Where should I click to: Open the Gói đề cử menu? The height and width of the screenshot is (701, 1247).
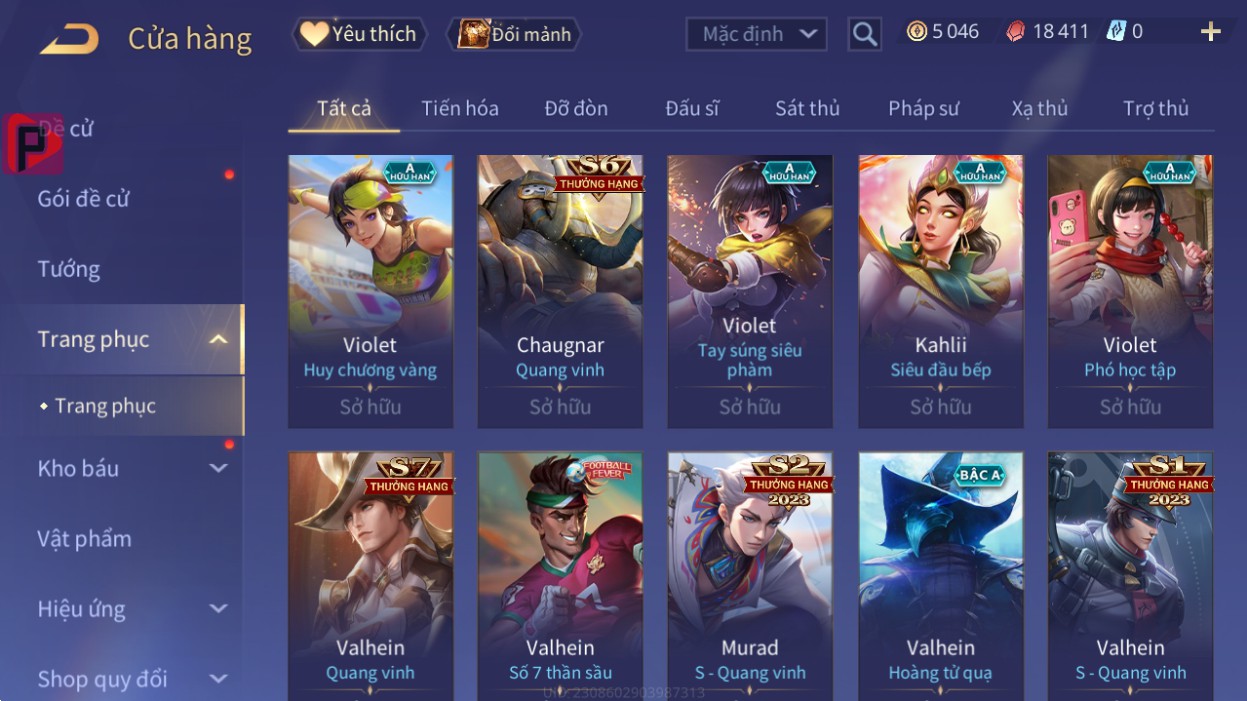click(84, 199)
